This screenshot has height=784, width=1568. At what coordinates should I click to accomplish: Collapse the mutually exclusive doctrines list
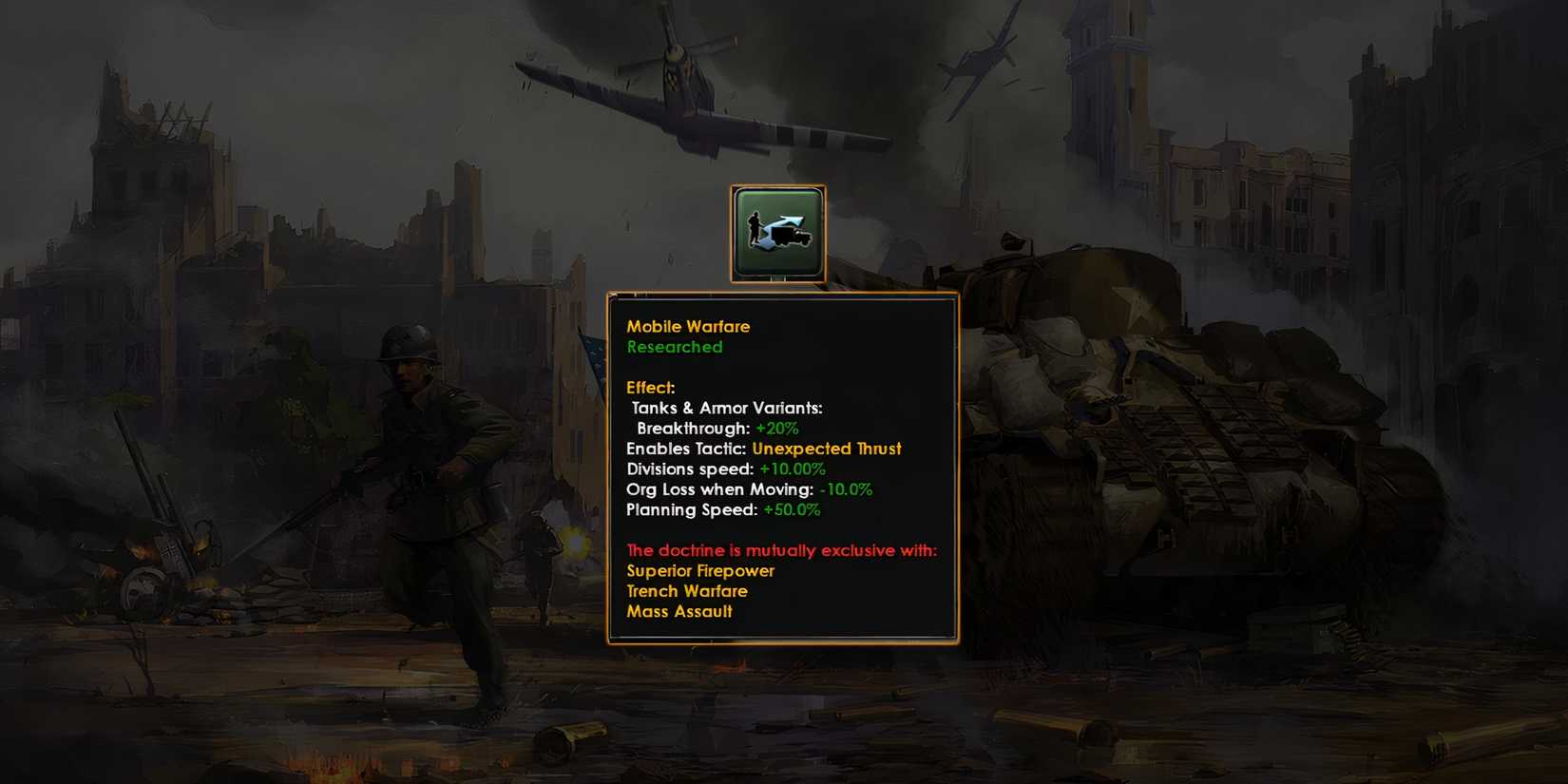pos(781,550)
